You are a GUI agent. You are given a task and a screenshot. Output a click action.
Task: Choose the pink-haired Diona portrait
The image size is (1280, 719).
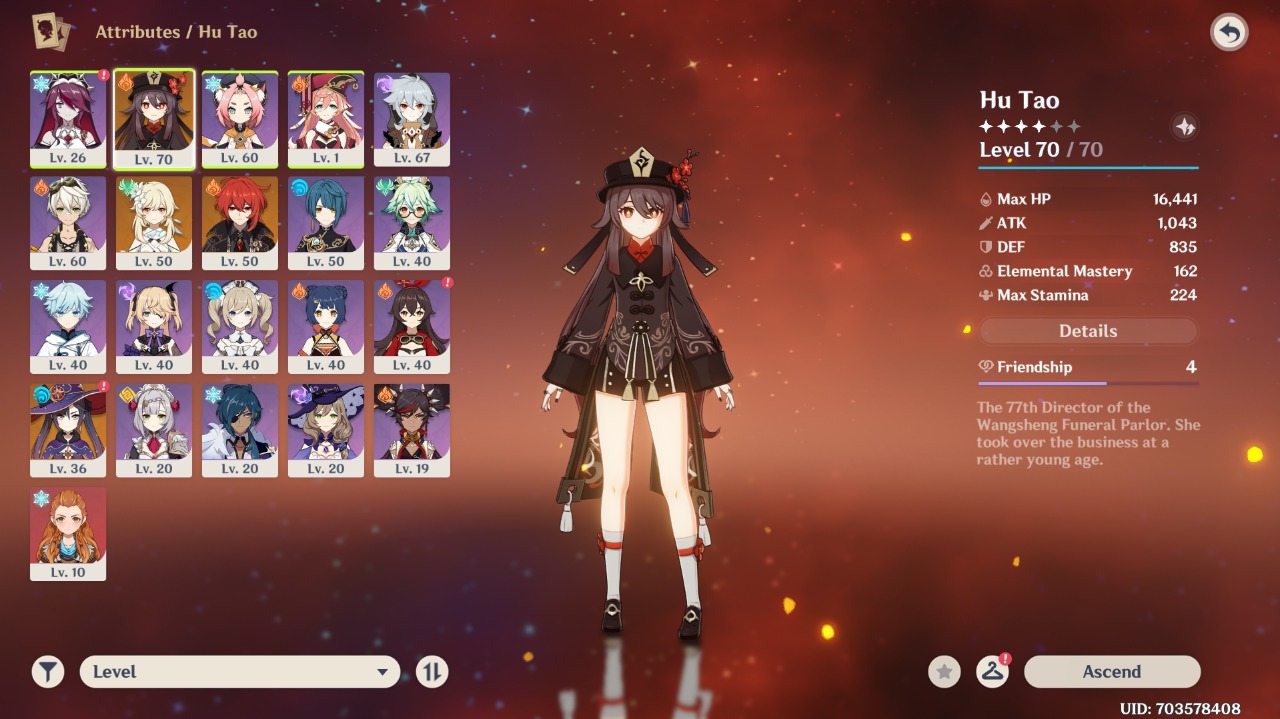240,118
